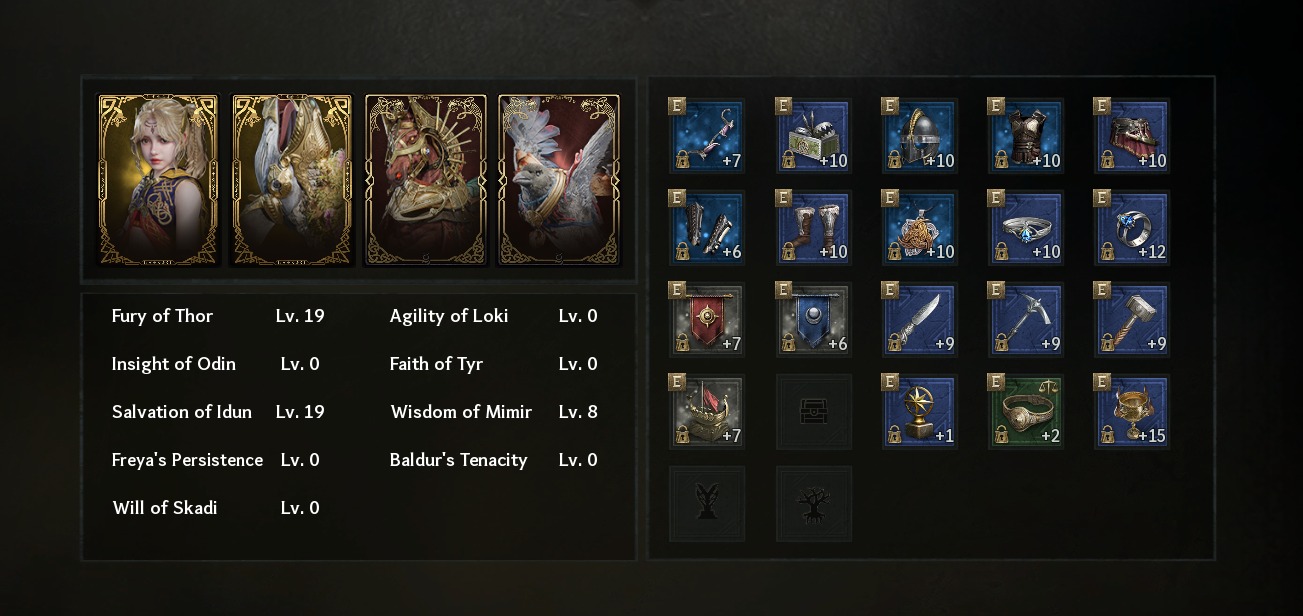Select the +7 bow weapon slot

707,136
